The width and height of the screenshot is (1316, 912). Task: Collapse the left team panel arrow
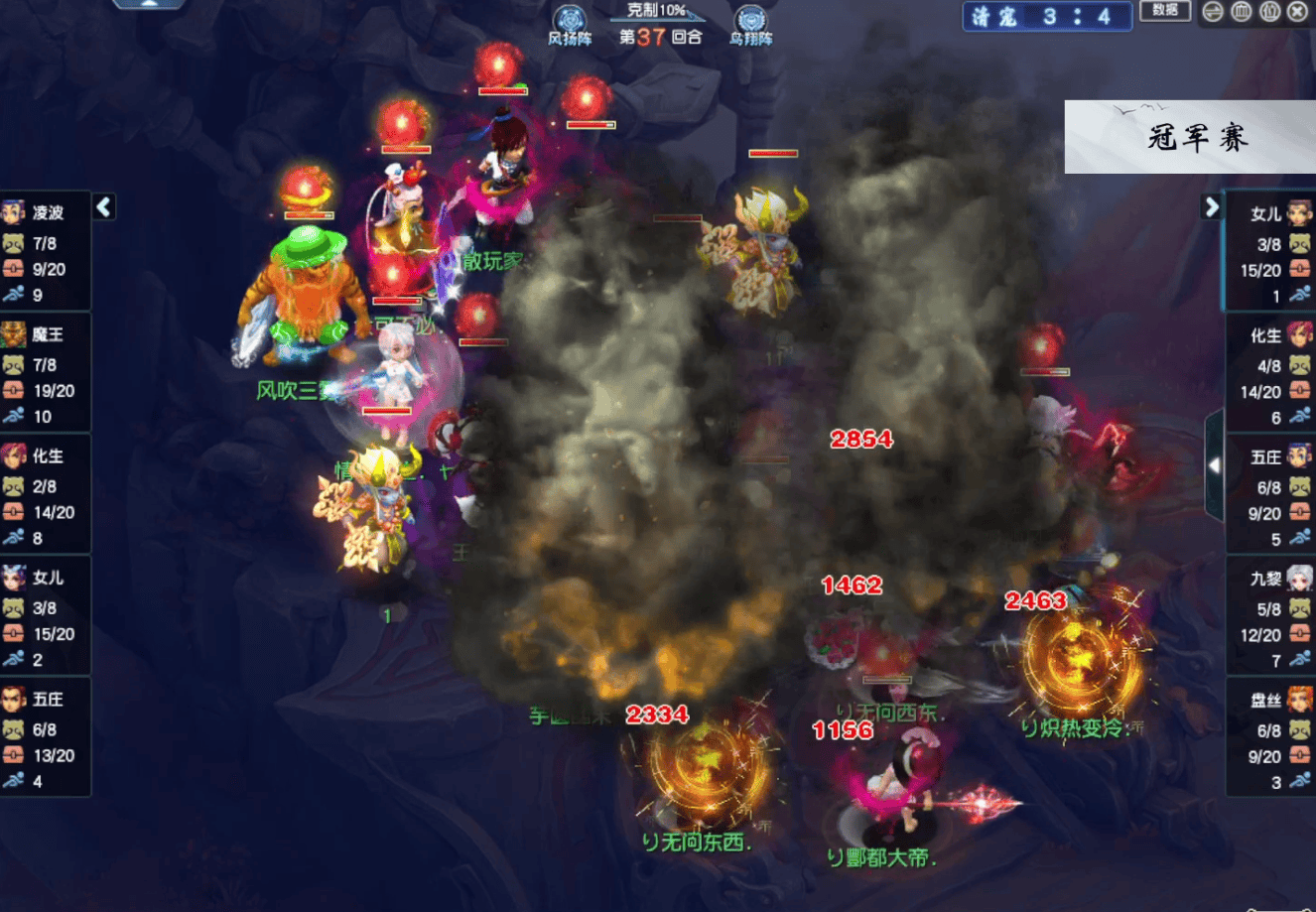tap(104, 206)
